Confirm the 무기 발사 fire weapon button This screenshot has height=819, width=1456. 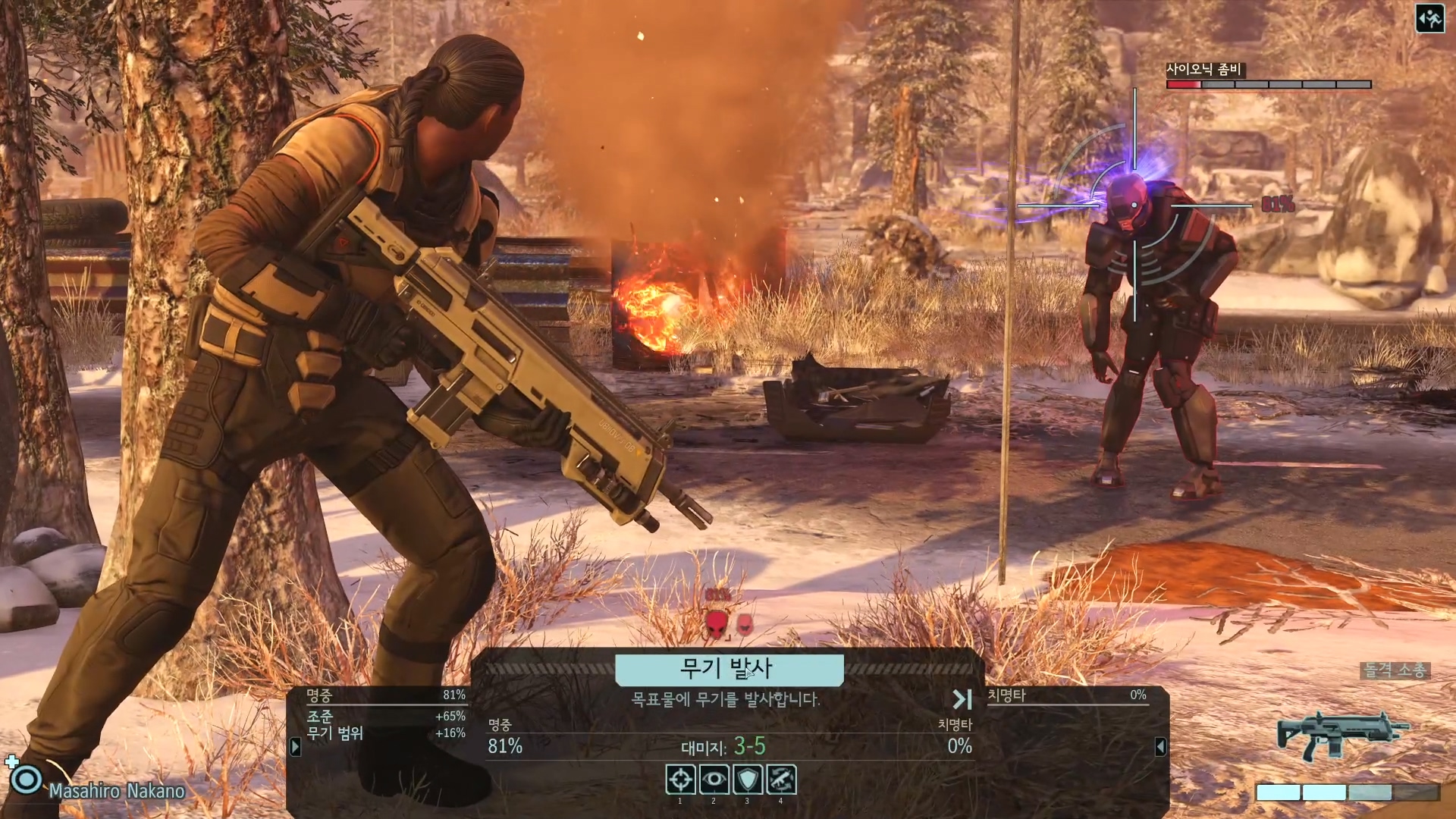pos(728,669)
